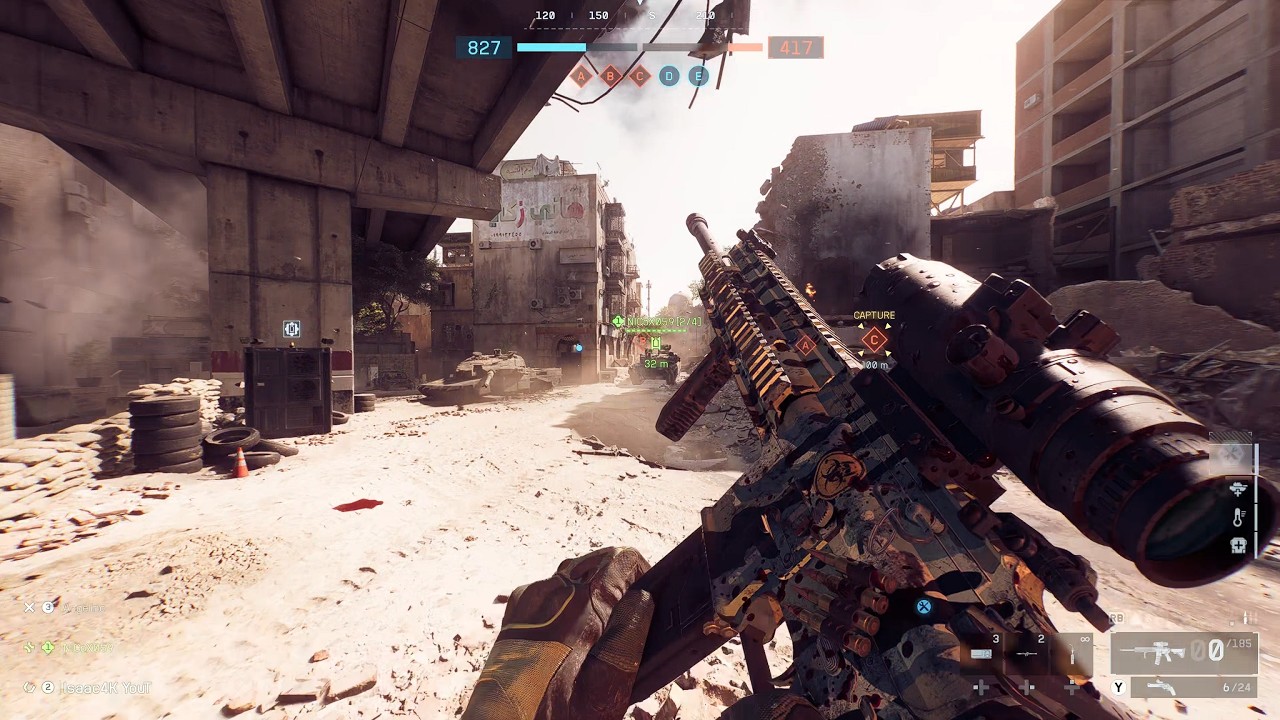Select objective A flag in the top bar

[581, 76]
